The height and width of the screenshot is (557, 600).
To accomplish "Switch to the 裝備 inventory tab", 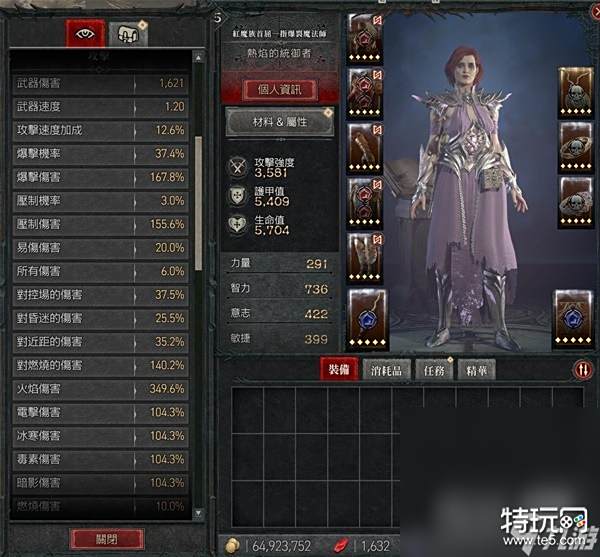I will (338, 369).
